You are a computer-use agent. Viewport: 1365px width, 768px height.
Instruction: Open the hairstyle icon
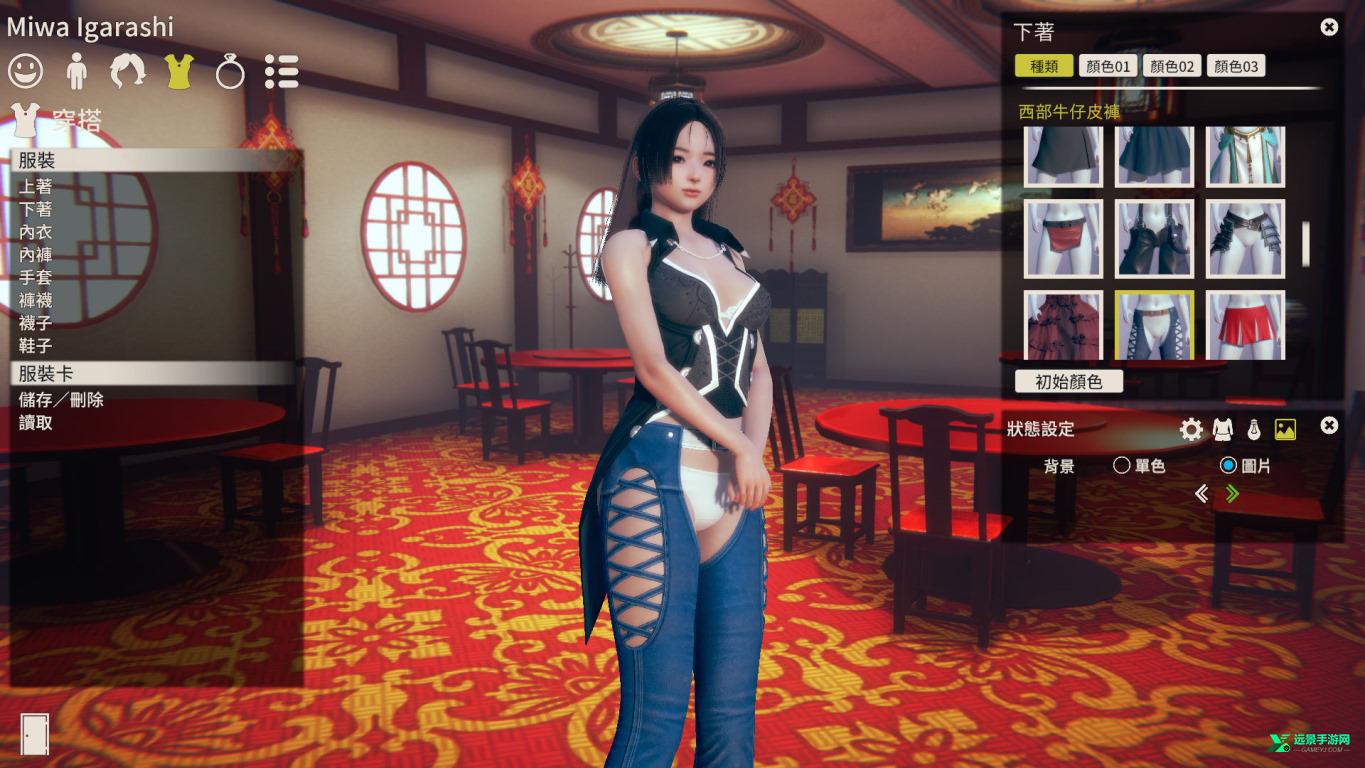127,71
